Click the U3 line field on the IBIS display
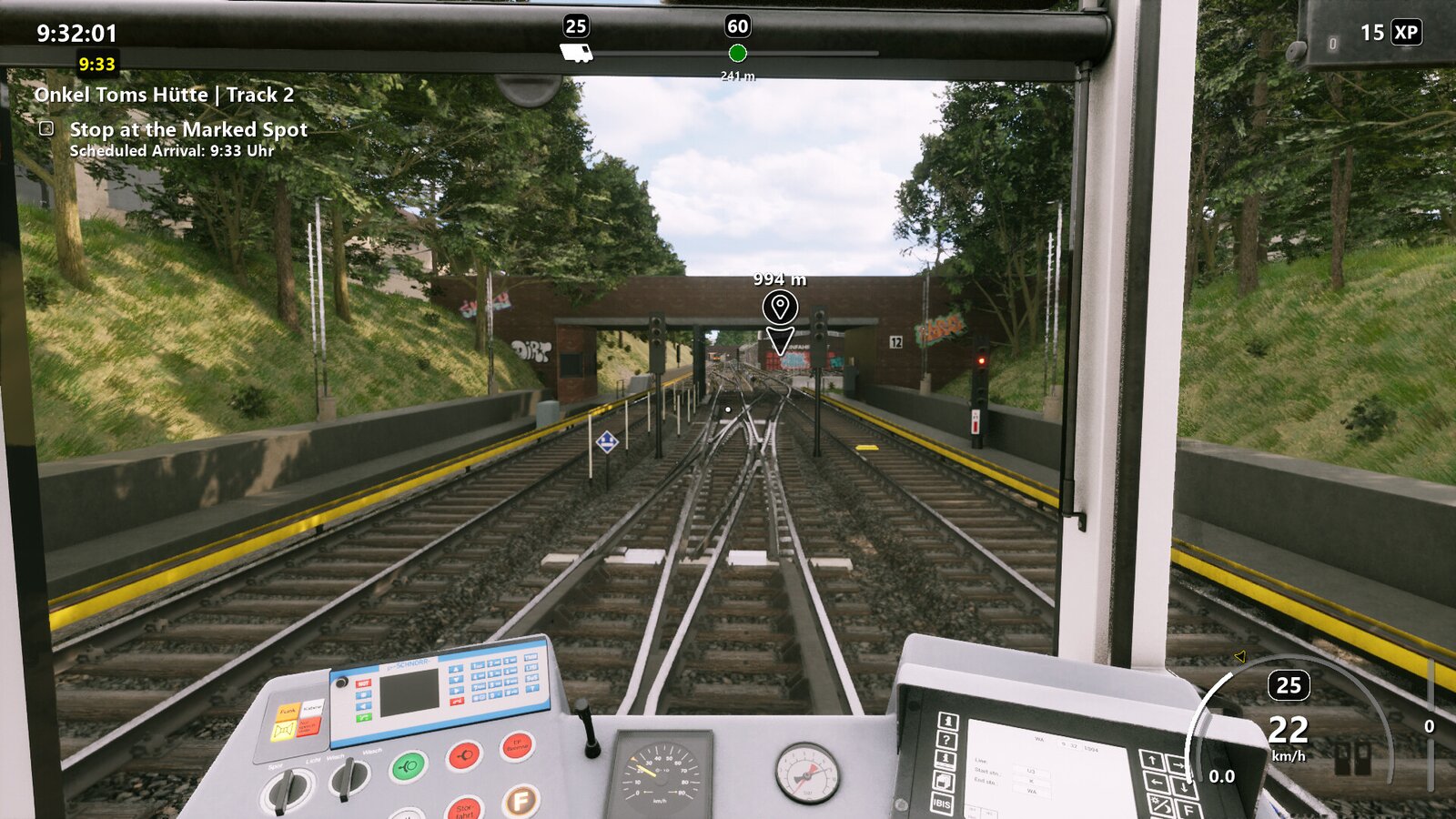 pyautogui.click(x=1030, y=772)
